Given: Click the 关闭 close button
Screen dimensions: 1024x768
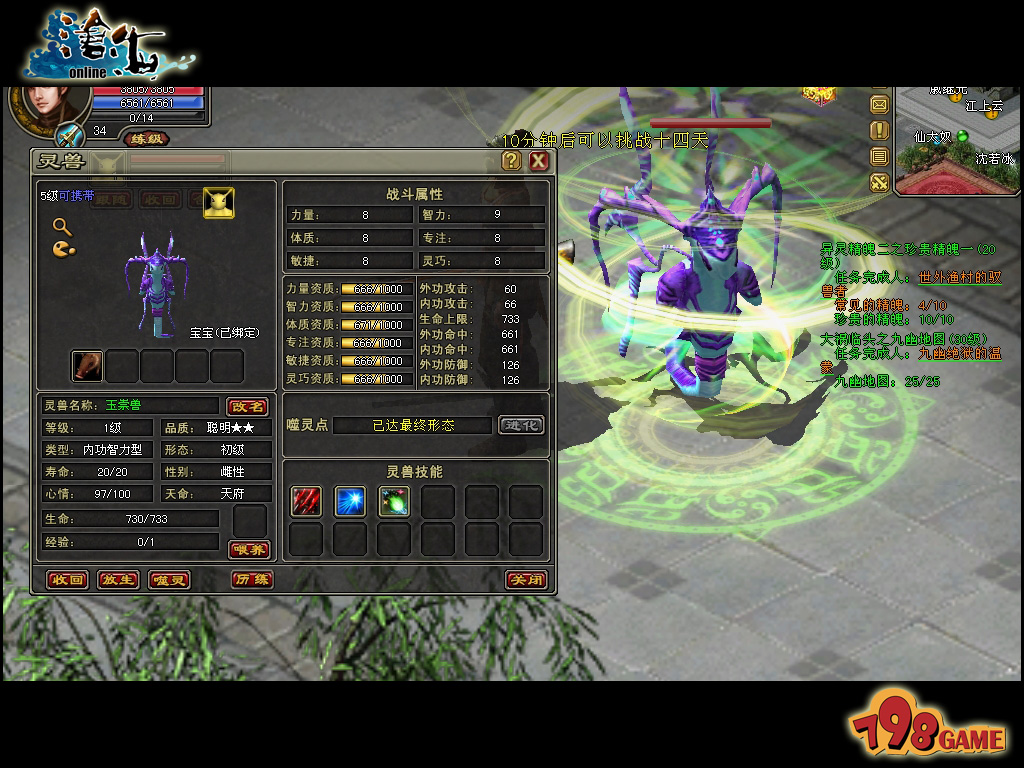Looking at the screenshot, I should pyautogui.click(x=525, y=580).
